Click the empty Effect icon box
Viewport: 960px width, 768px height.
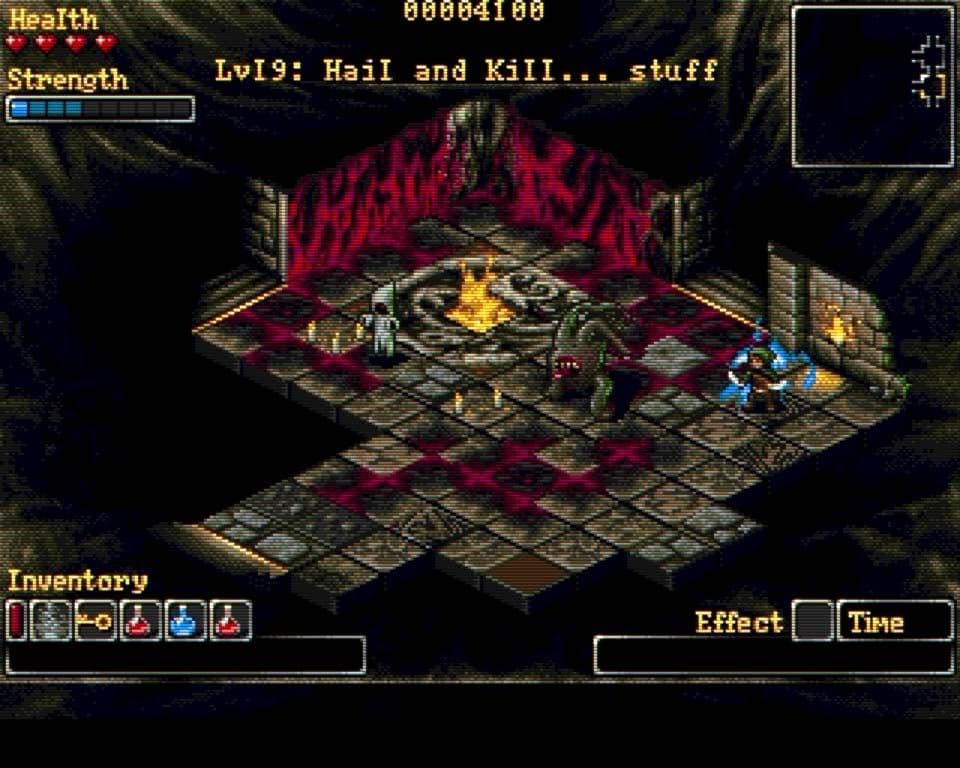tap(813, 621)
